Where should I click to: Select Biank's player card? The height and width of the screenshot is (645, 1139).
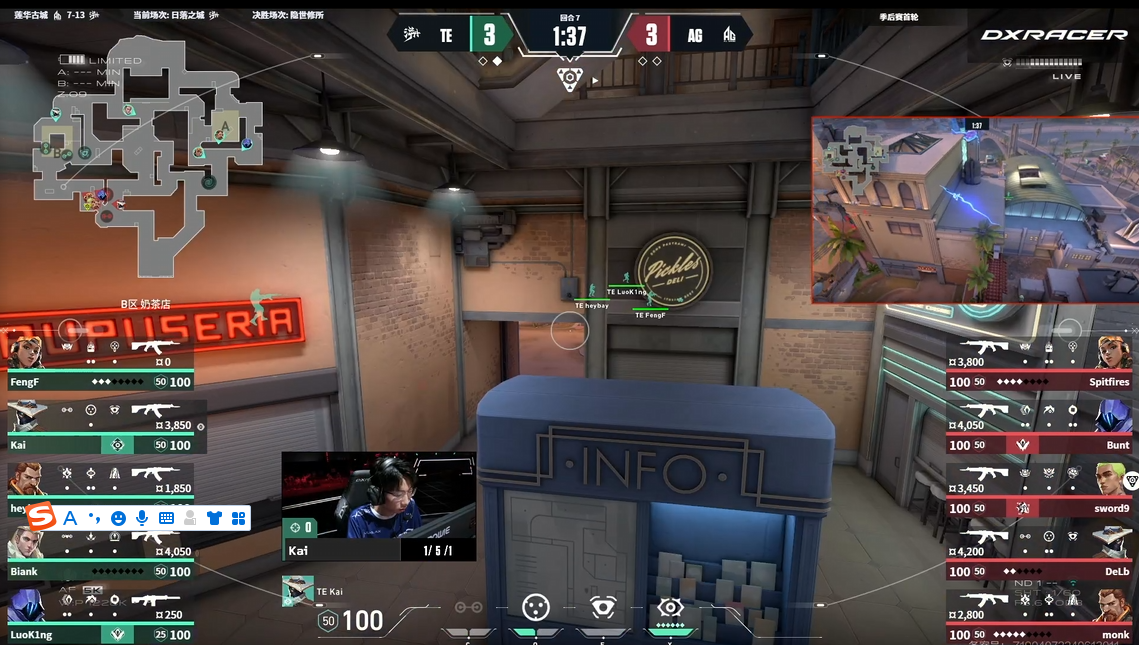tap(100, 553)
